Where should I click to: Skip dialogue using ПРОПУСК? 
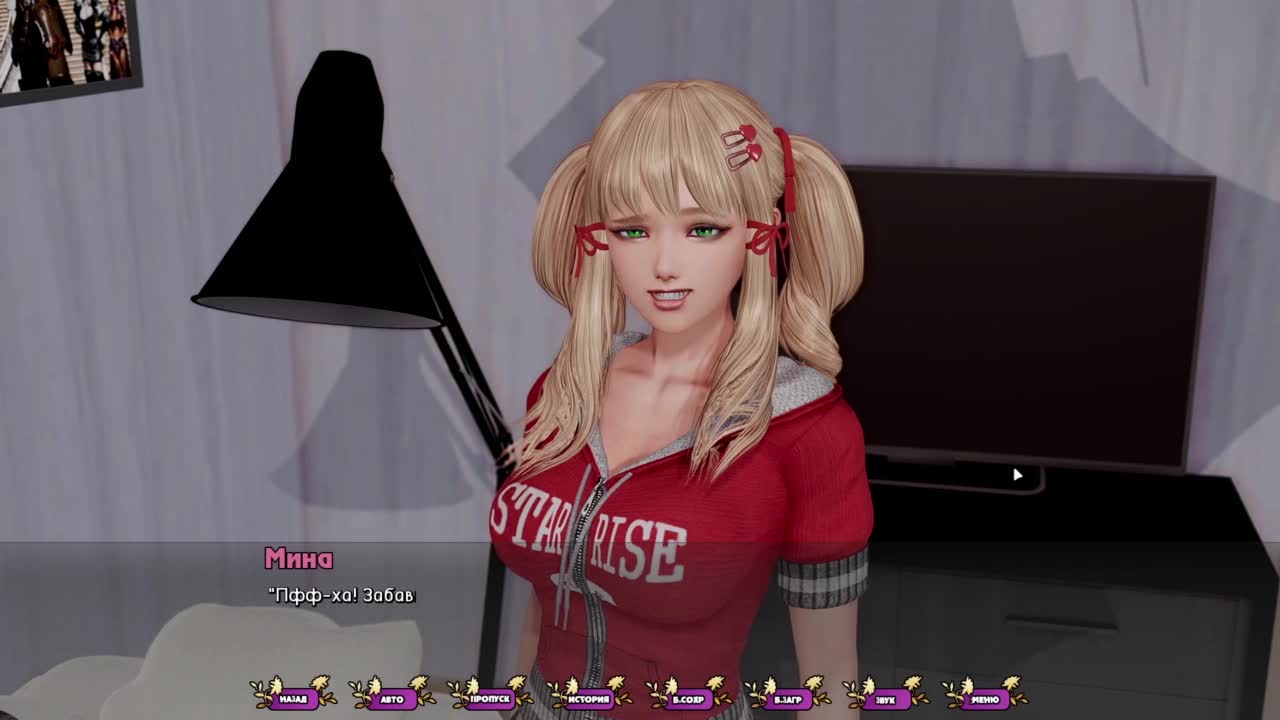[x=491, y=699]
